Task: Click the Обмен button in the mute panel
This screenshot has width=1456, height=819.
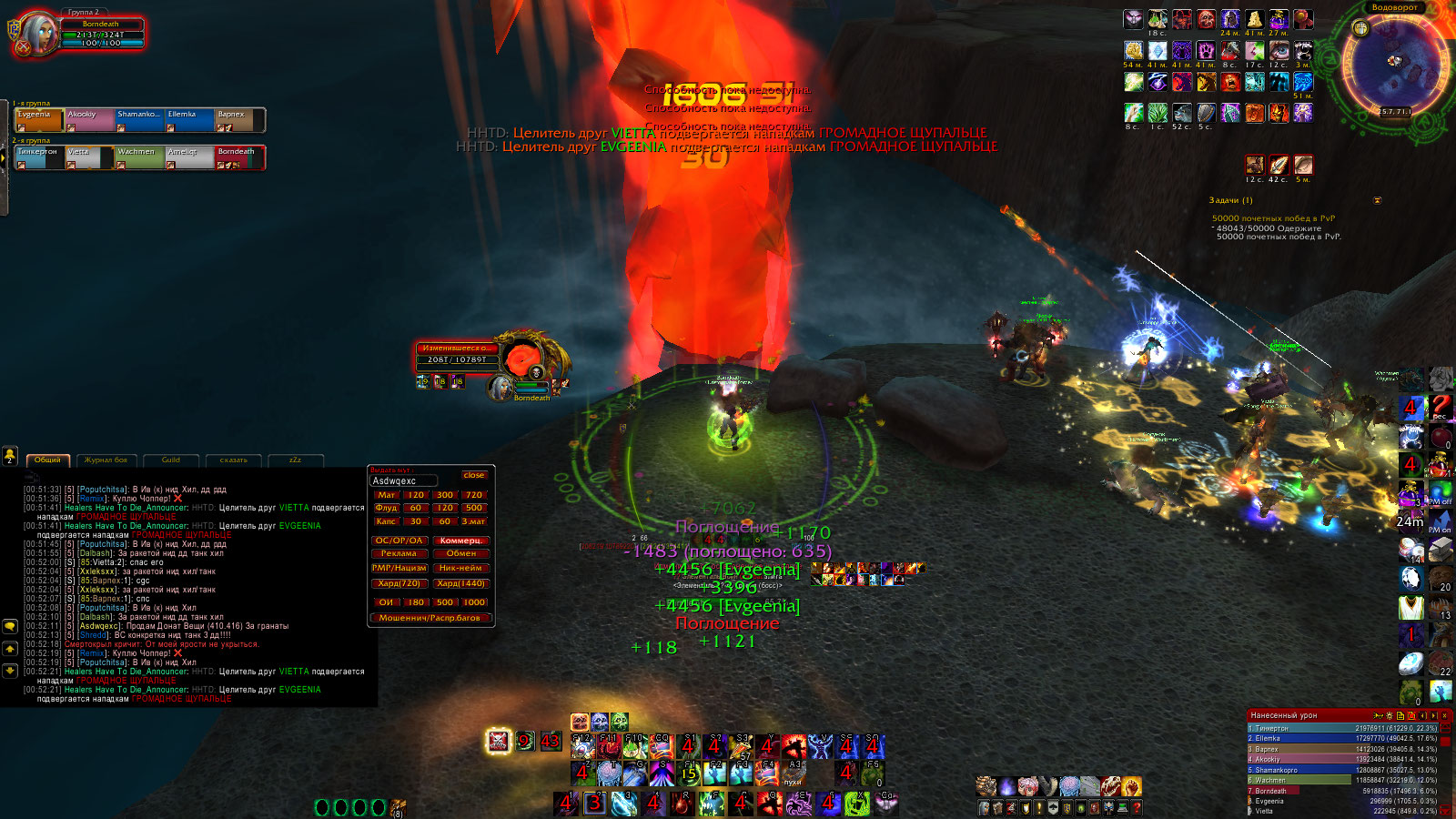Action: [x=460, y=553]
